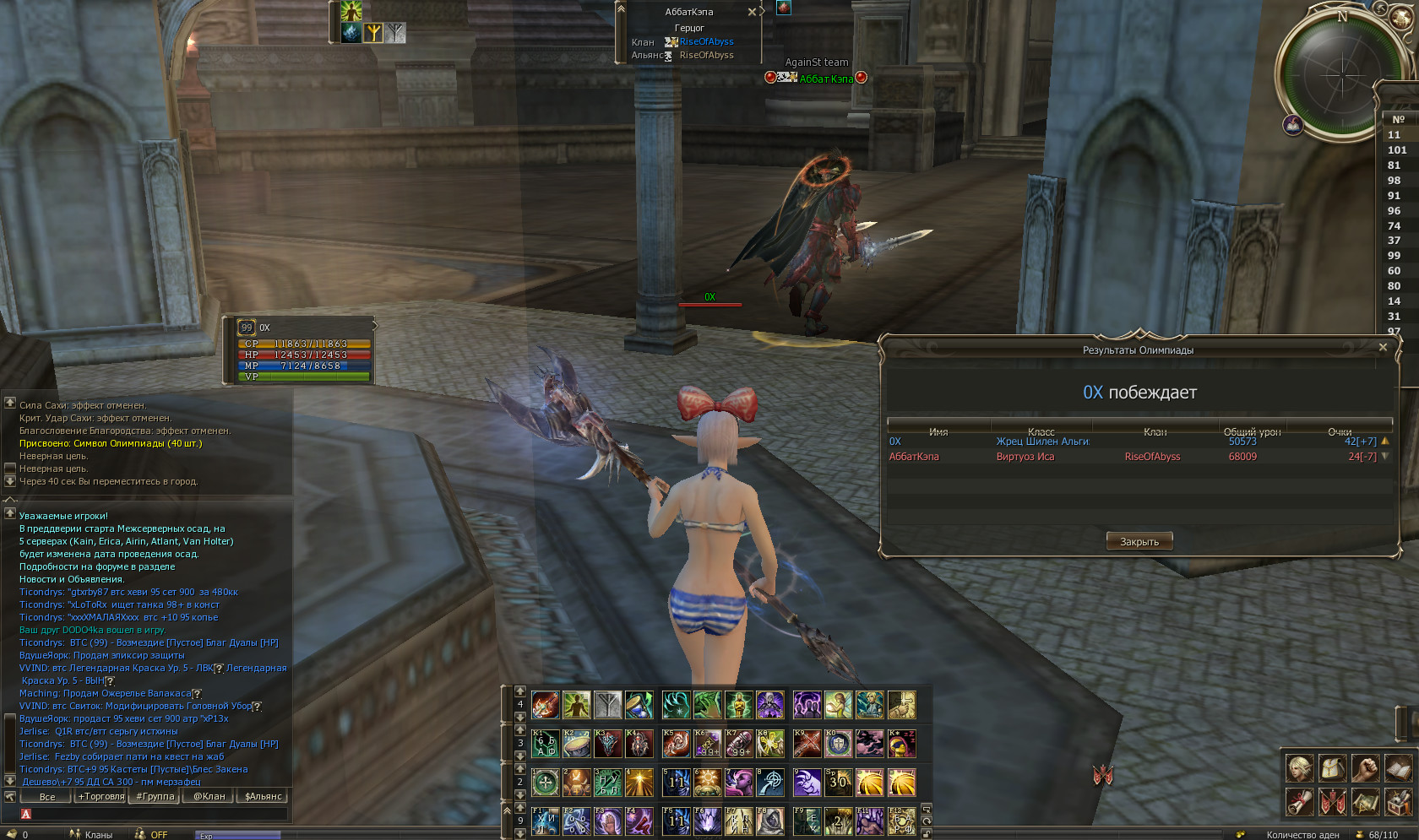Activate the drum skill in slot K2
This screenshot has height=840, width=1419.
(577, 744)
